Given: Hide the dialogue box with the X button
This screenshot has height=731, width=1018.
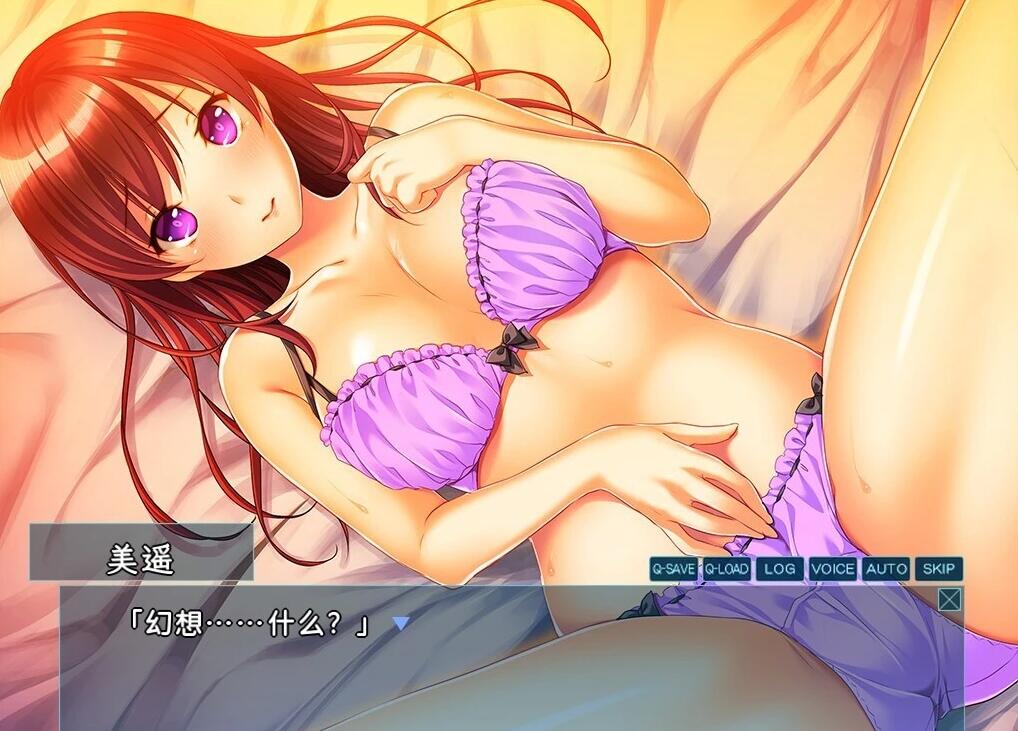Looking at the screenshot, I should point(949,599).
